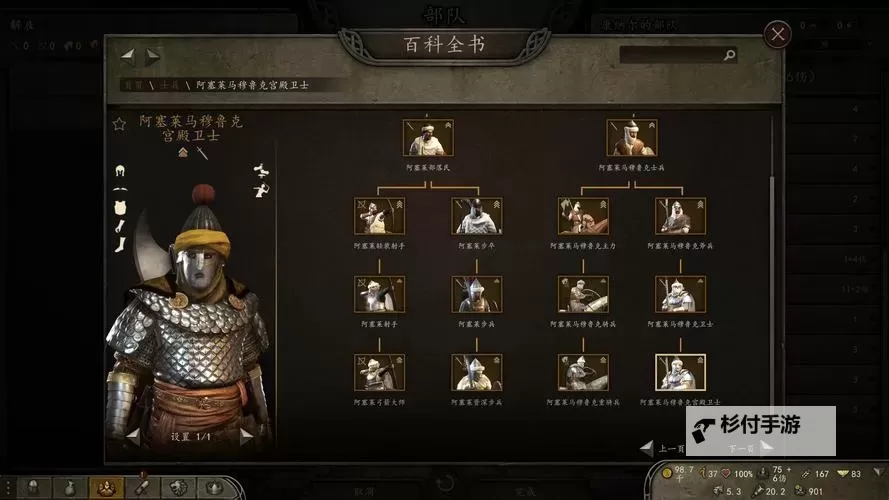Open the 阿塞莱弓箭大师 troop node
Screen dimensions: 889x500
[379, 372]
